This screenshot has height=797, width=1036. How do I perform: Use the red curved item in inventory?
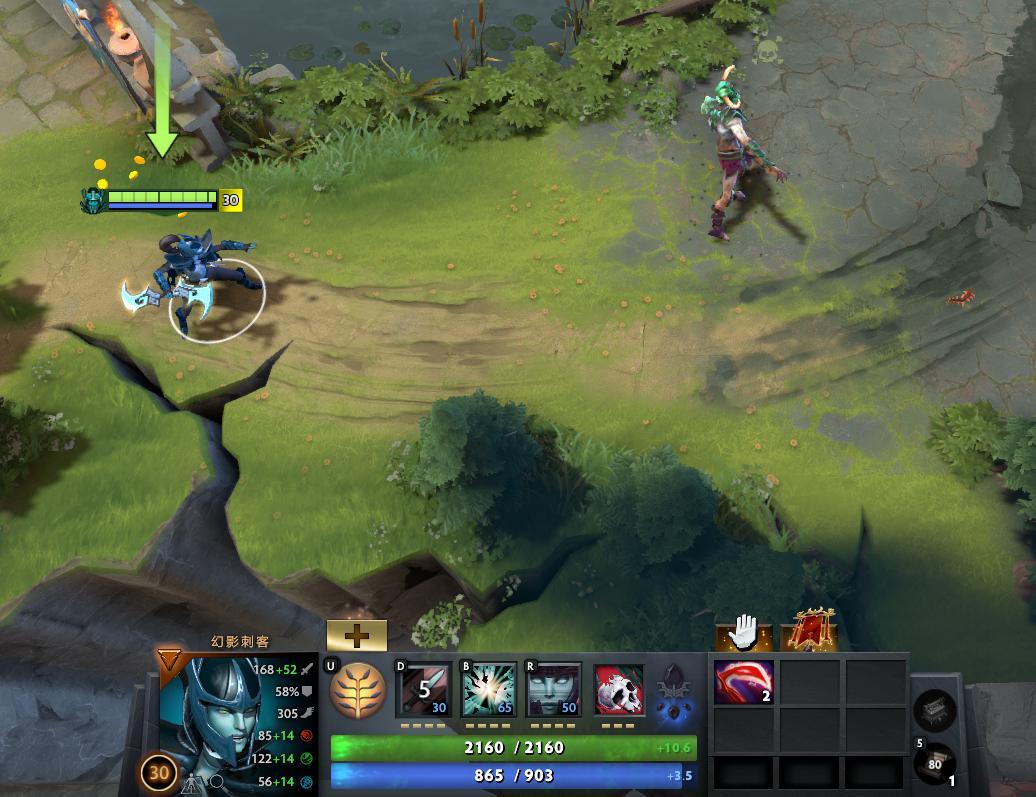click(743, 683)
